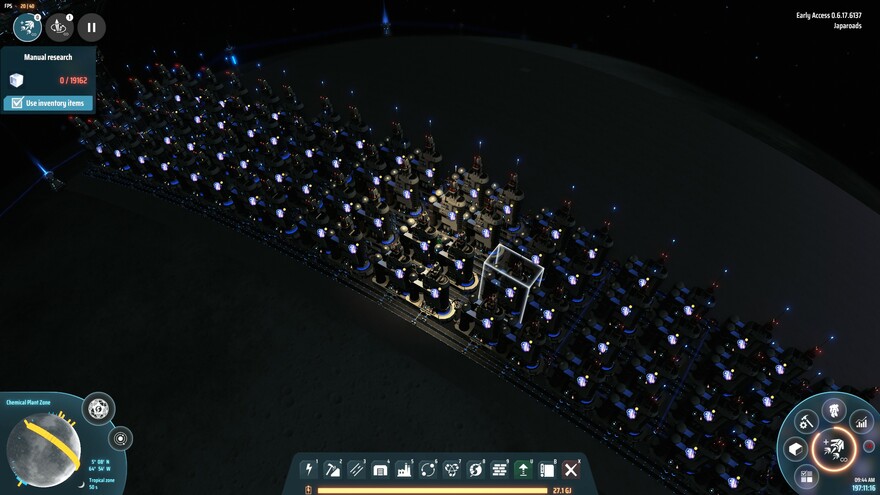
Task: Select the pickaxe mining build category
Action: 332,469
